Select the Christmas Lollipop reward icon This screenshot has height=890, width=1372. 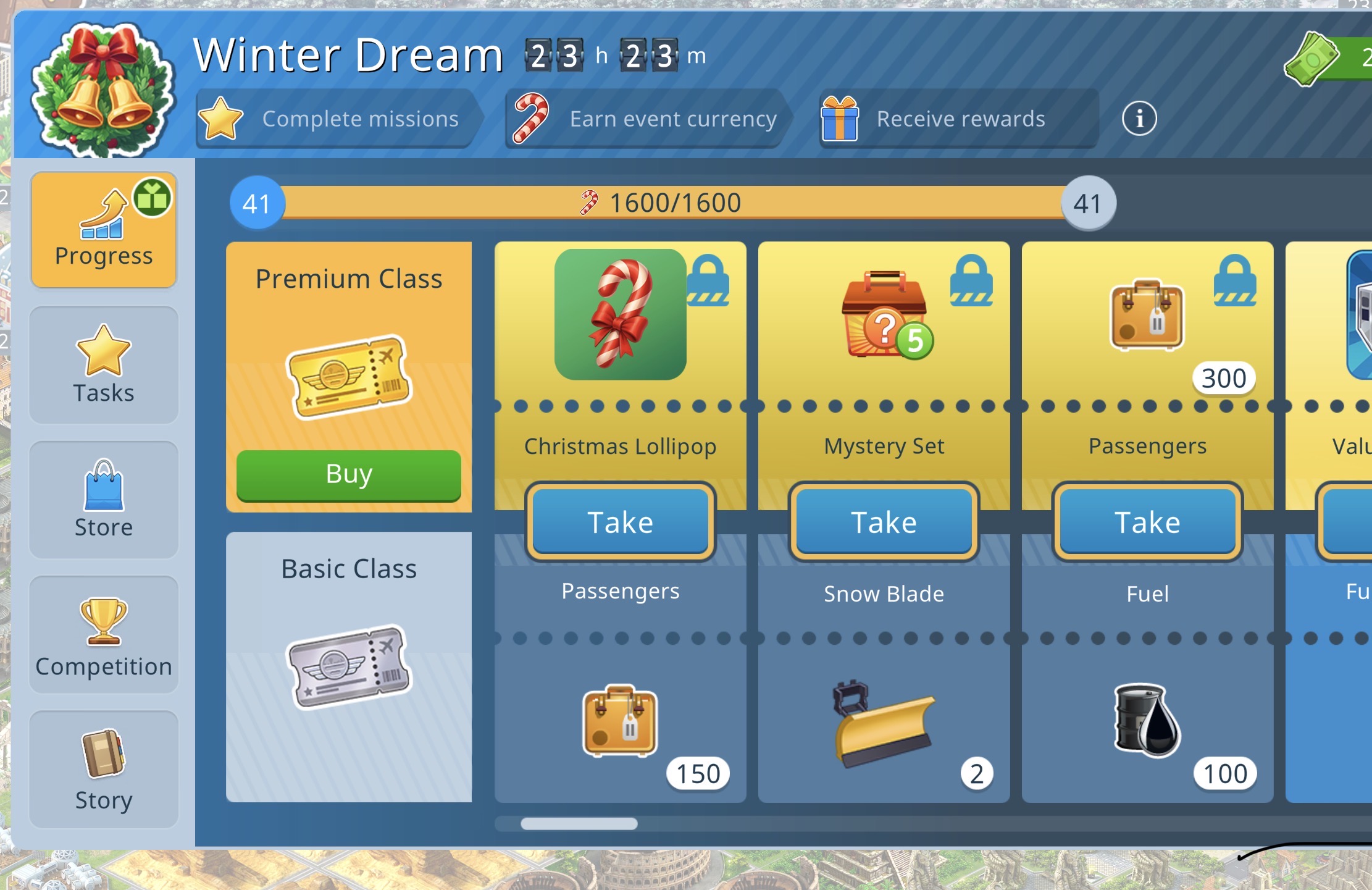[620, 314]
